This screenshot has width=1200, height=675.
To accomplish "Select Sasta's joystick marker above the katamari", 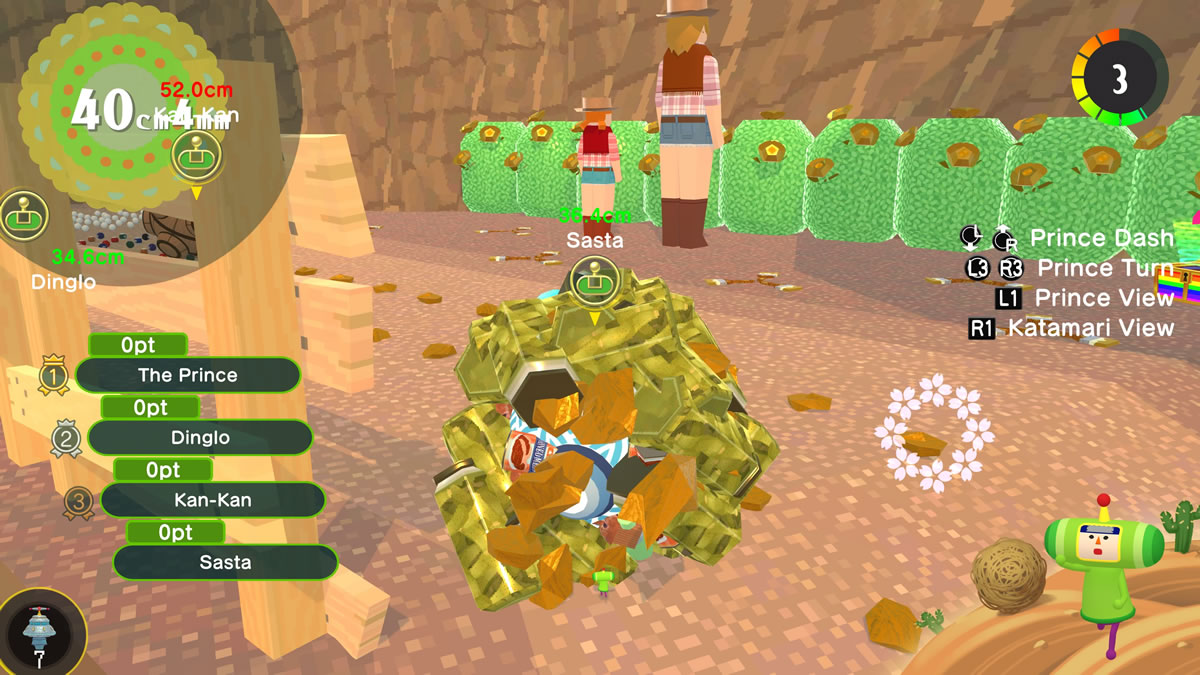I will (595, 281).
